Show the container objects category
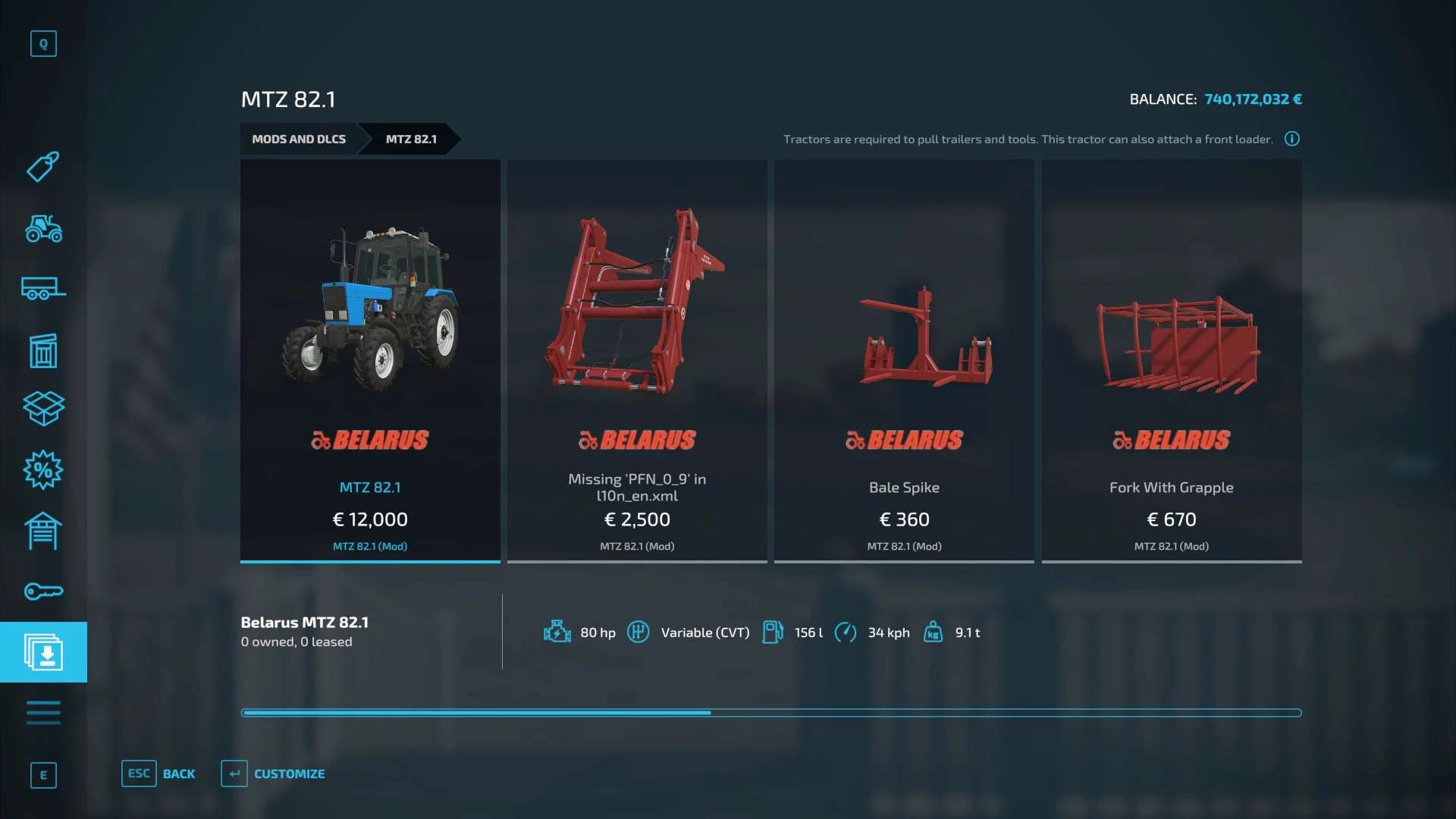This screenshot has height=819, width=1456. tap(43, 350)
